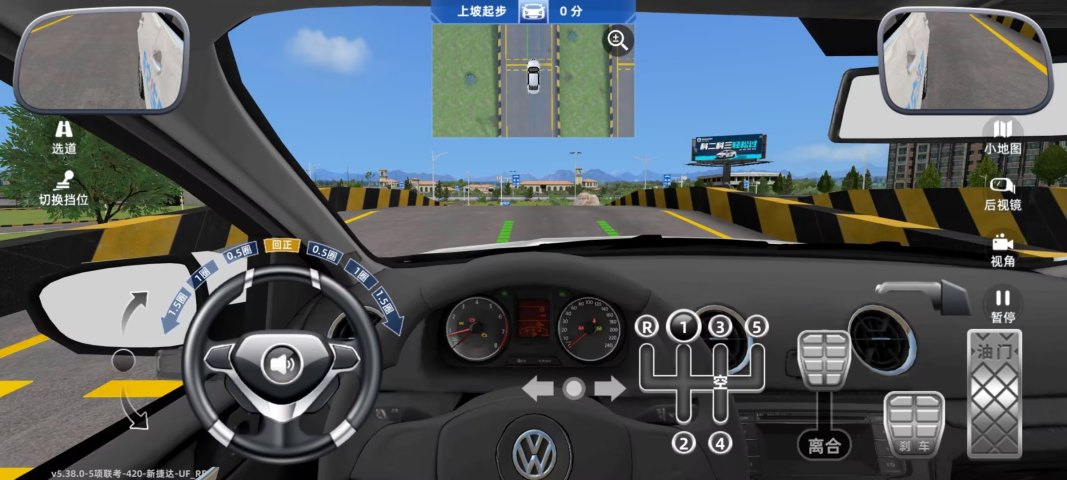The image size is (1067, 480).
Task: Activate the right turn signal arrow
Action: click(609, 389)
